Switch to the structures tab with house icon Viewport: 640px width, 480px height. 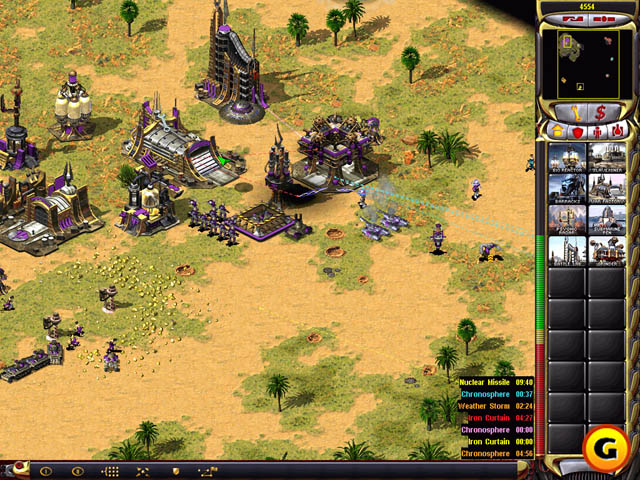[x=556, y=131]
